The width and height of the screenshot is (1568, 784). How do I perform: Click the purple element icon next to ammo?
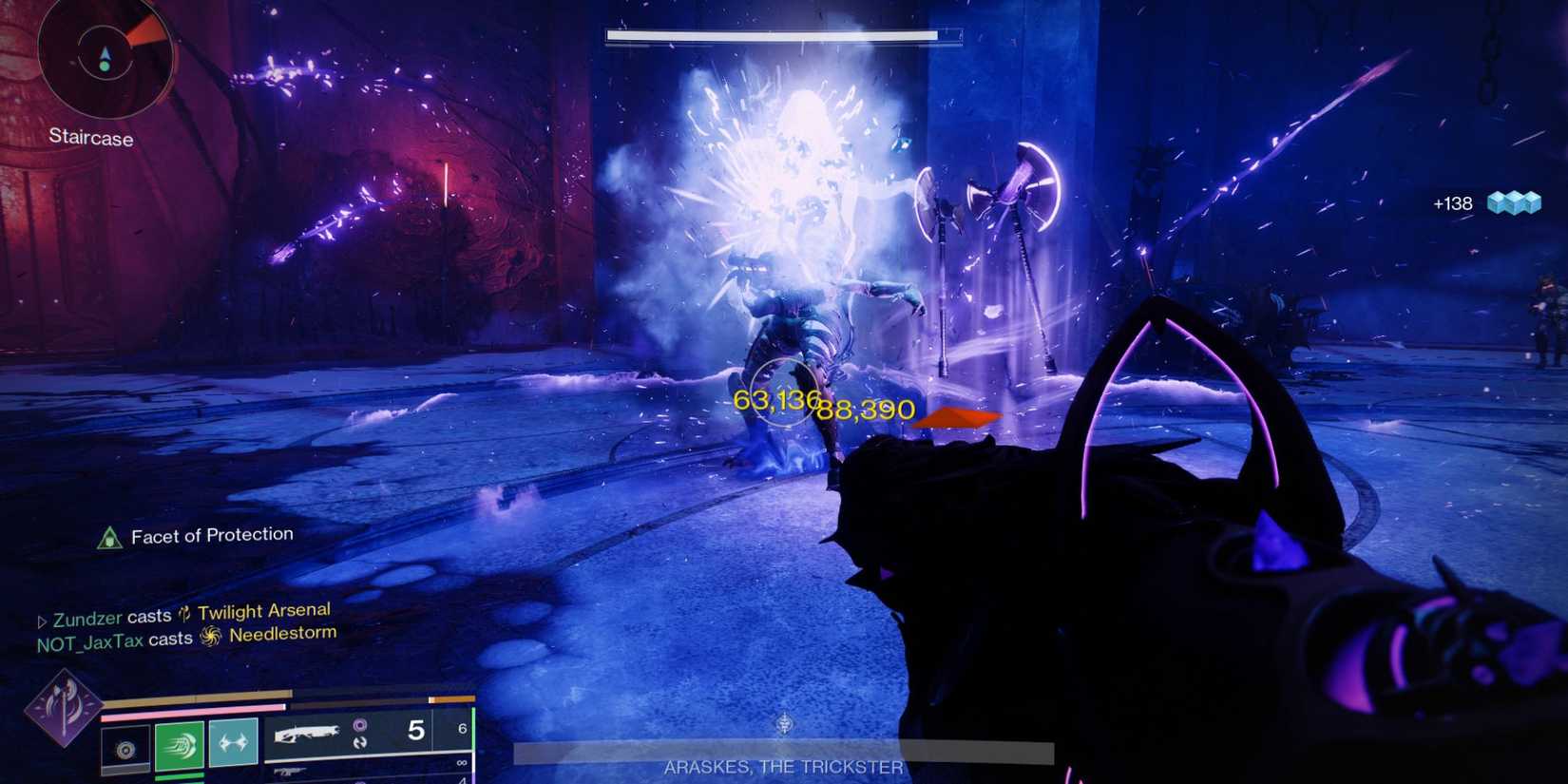360,724
